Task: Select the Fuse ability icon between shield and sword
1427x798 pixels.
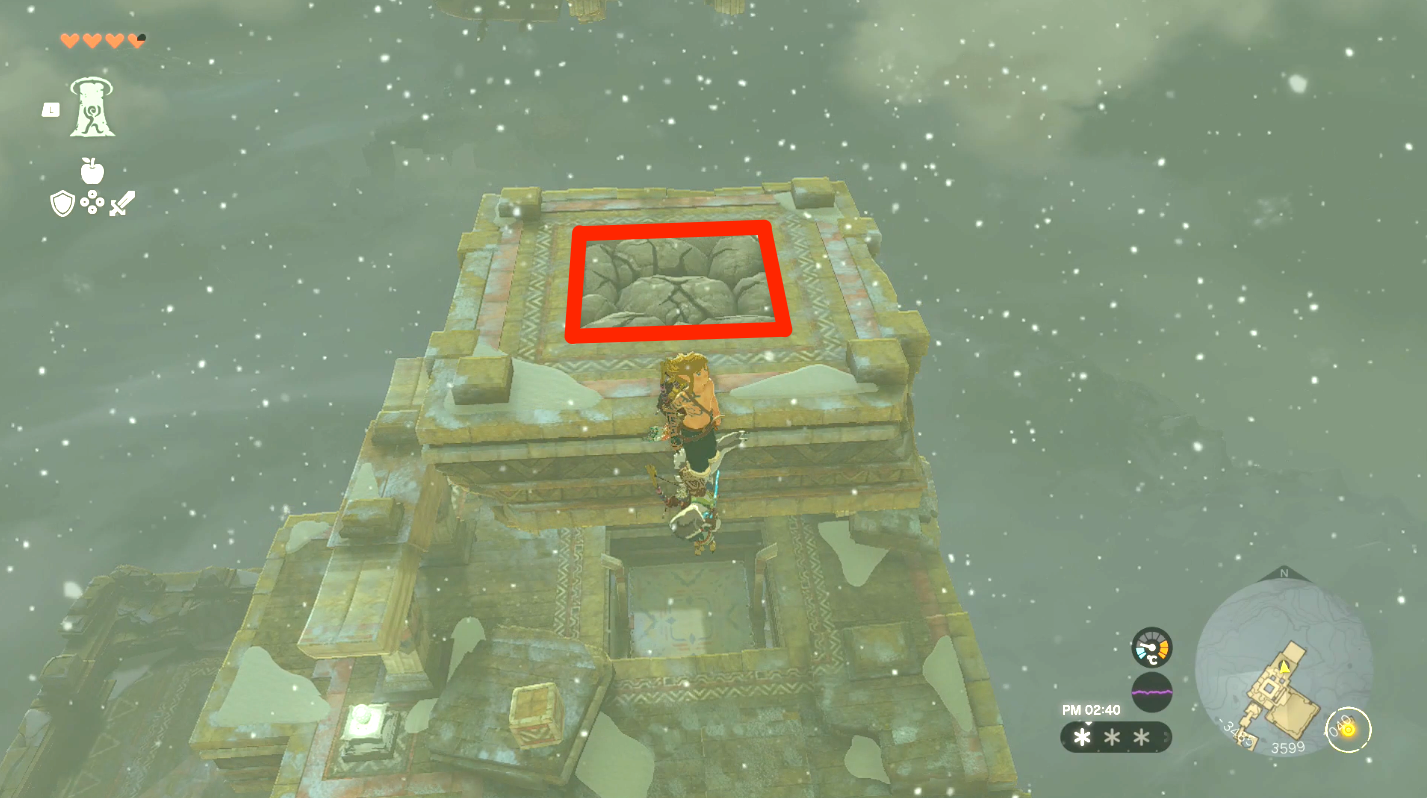Action: coord(91,203)
